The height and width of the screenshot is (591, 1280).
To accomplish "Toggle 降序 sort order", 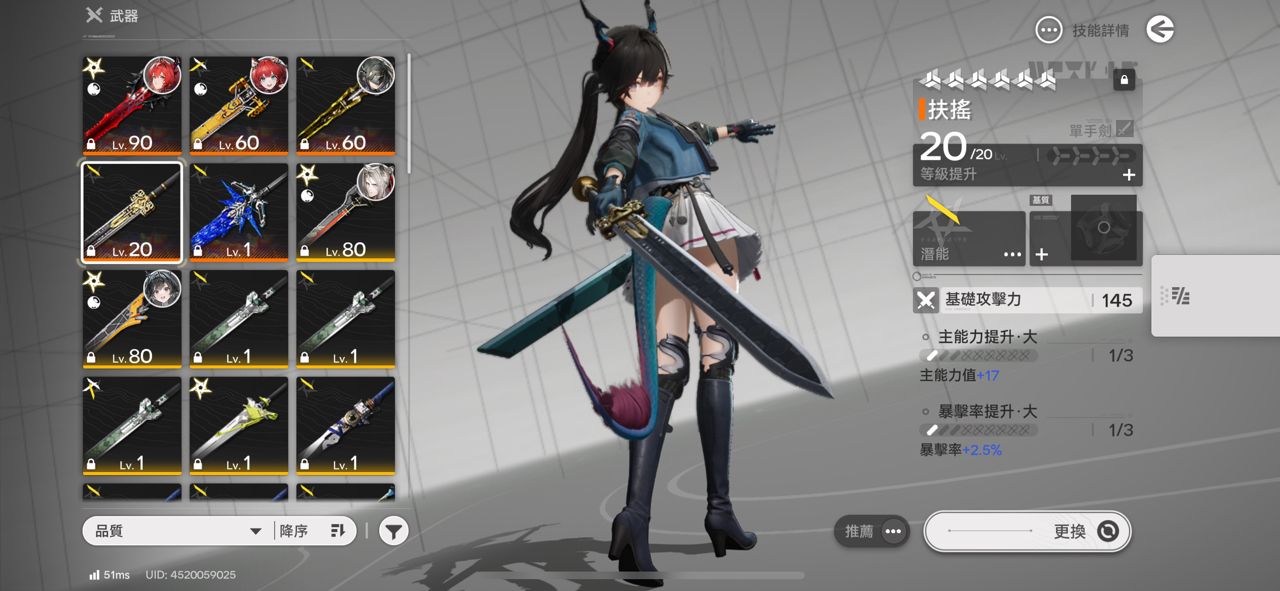I will point(312,531).
